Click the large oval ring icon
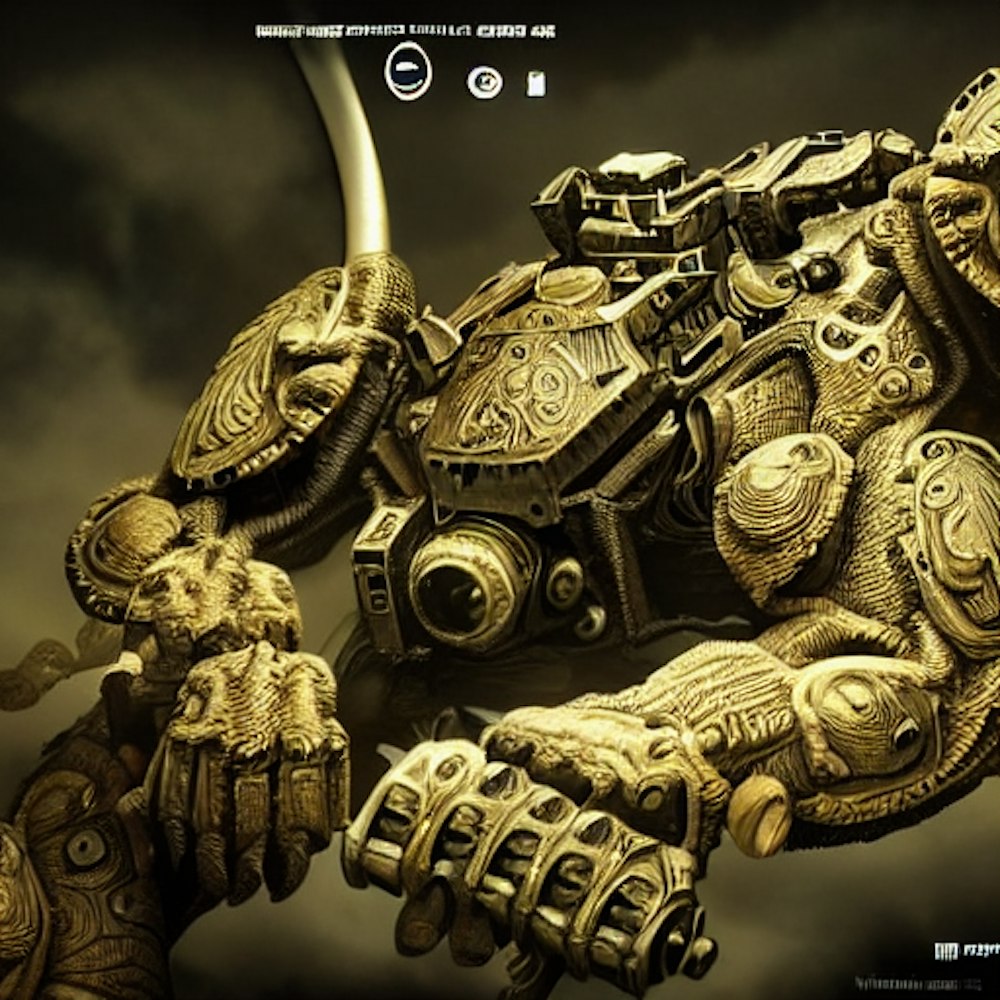Viewport: 1000px width, 1000px height. (x=408, y=72)
